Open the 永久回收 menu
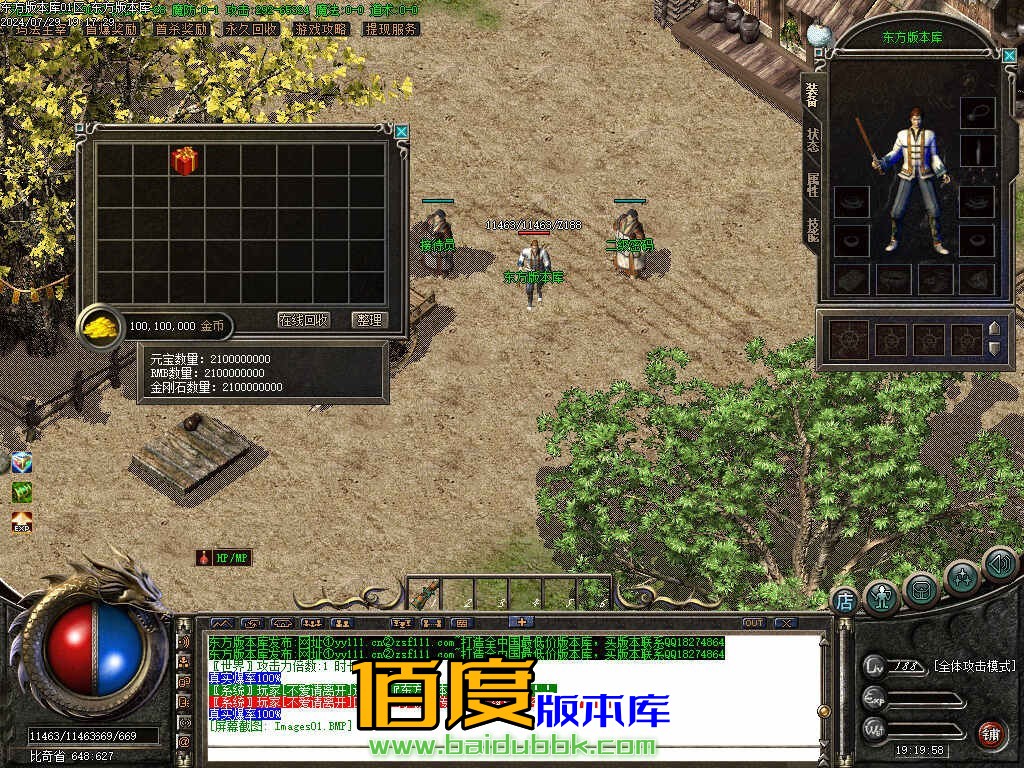 251,30
